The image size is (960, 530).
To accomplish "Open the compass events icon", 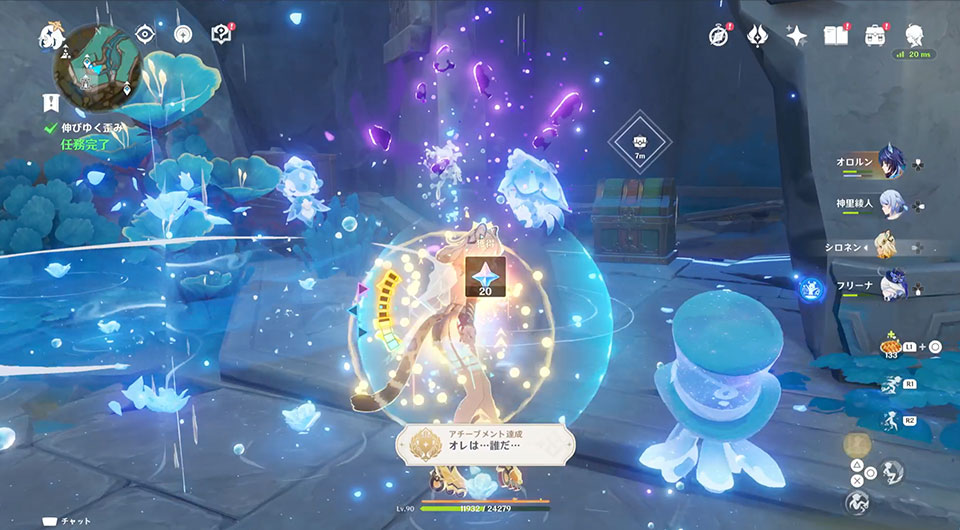I will 718,35.
